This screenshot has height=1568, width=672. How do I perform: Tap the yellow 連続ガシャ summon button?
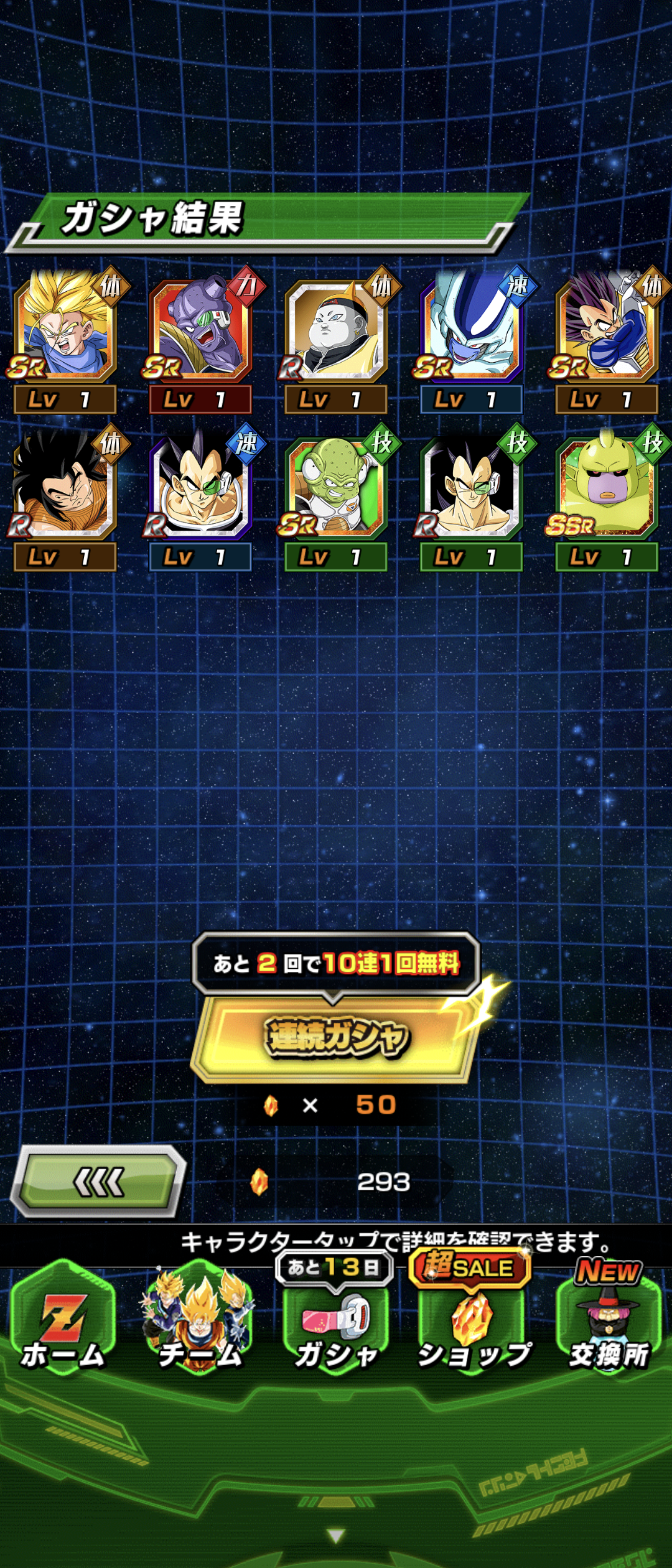(x=336, y=1037)
